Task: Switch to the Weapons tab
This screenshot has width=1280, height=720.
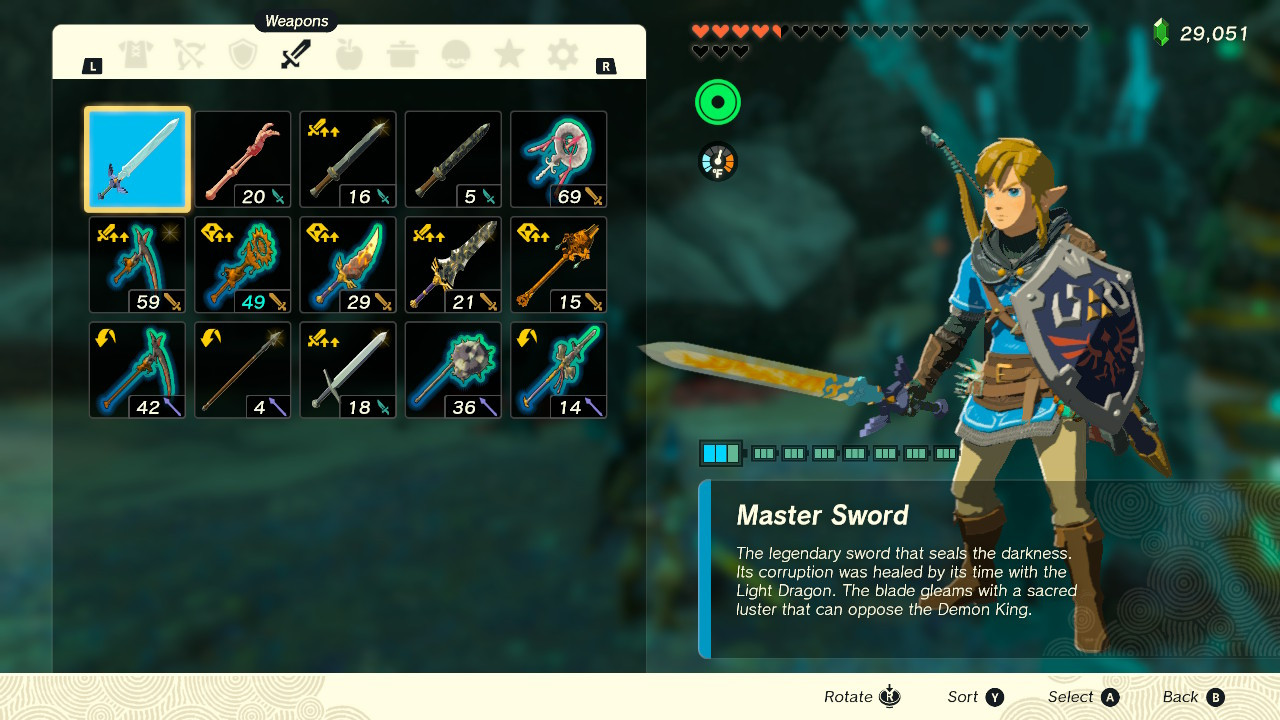Action: 296,55
